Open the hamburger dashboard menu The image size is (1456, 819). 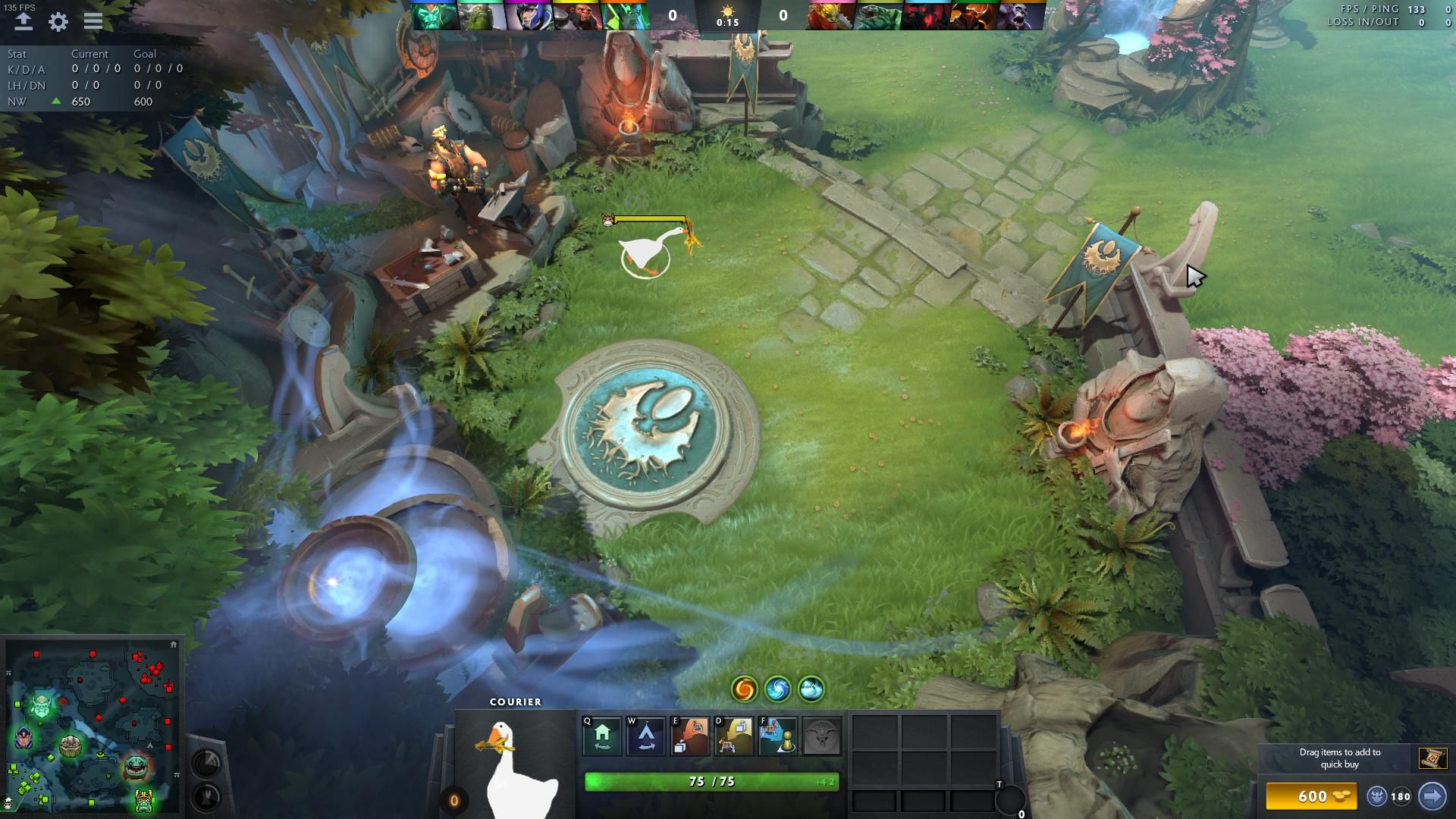pyautogui.click(x=93, y=21)
